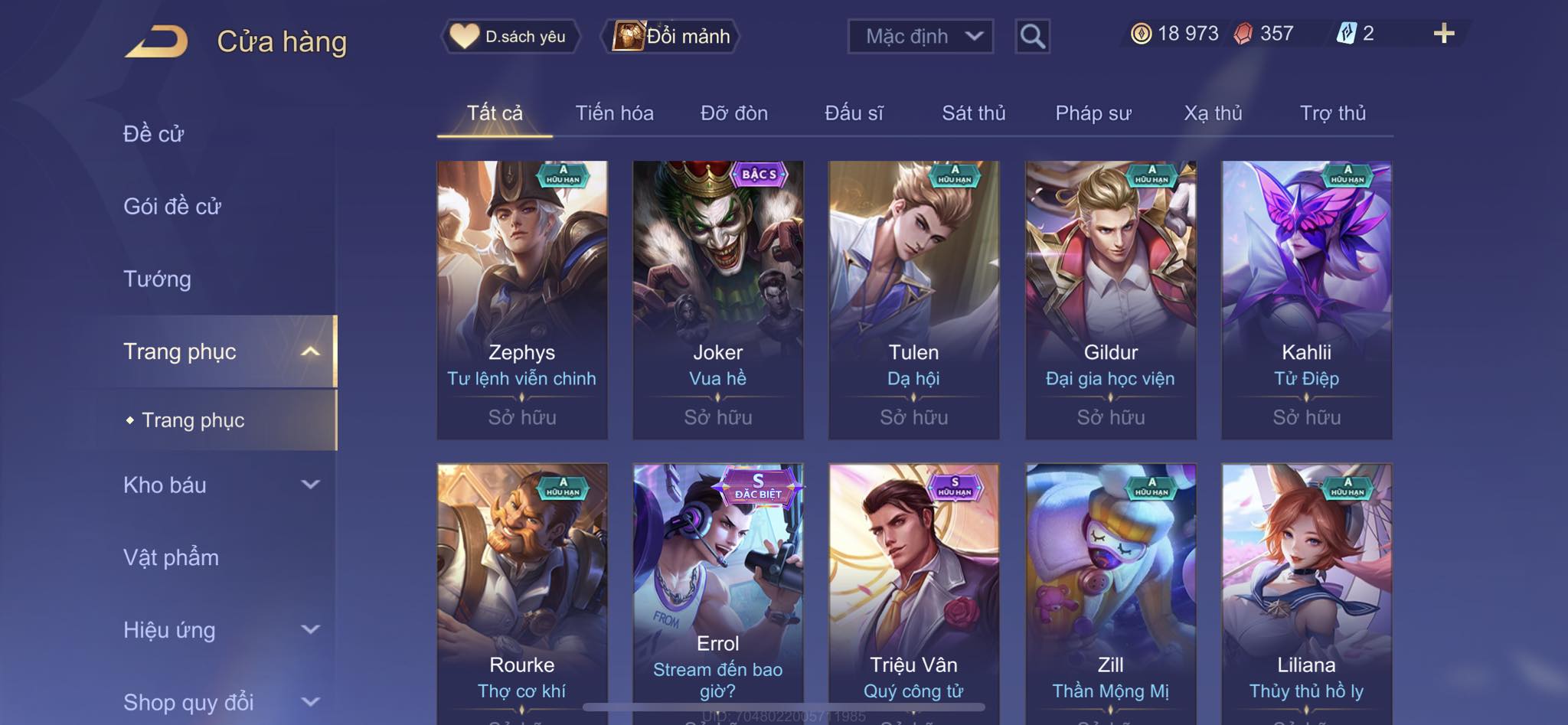
Task: Choose the Zephys Tư lệnh viễn chinh card
Action: click(x=522, y=299)
